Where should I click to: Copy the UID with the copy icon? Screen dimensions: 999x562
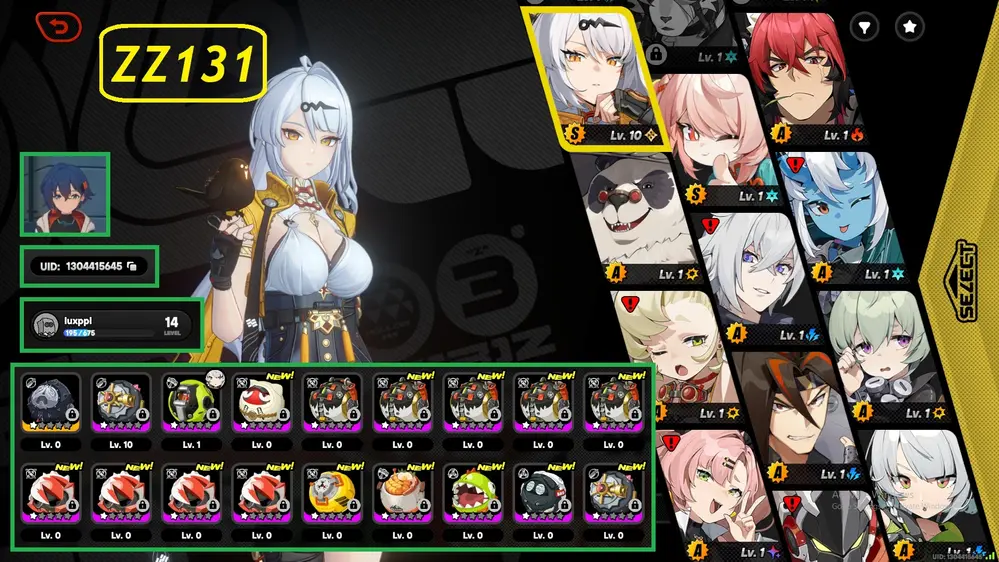tap(132, 266)
